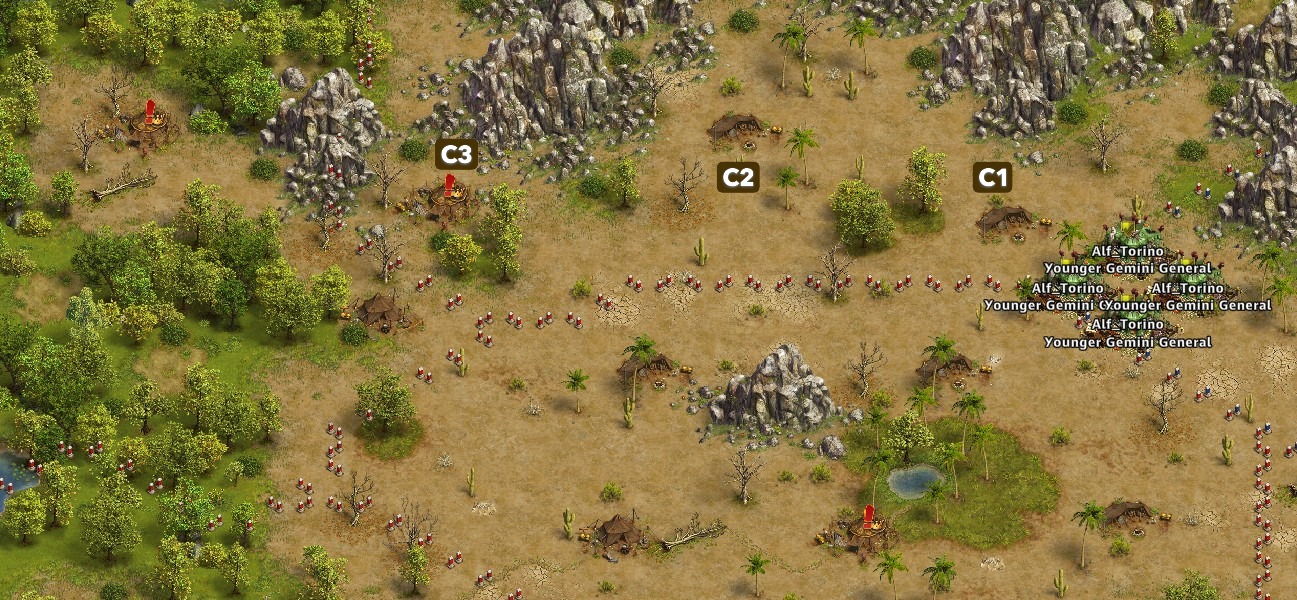The width and height of the screenshot is (1297, 600).
Task: Click the C1 camp marker label
Action: pos(992,178)
